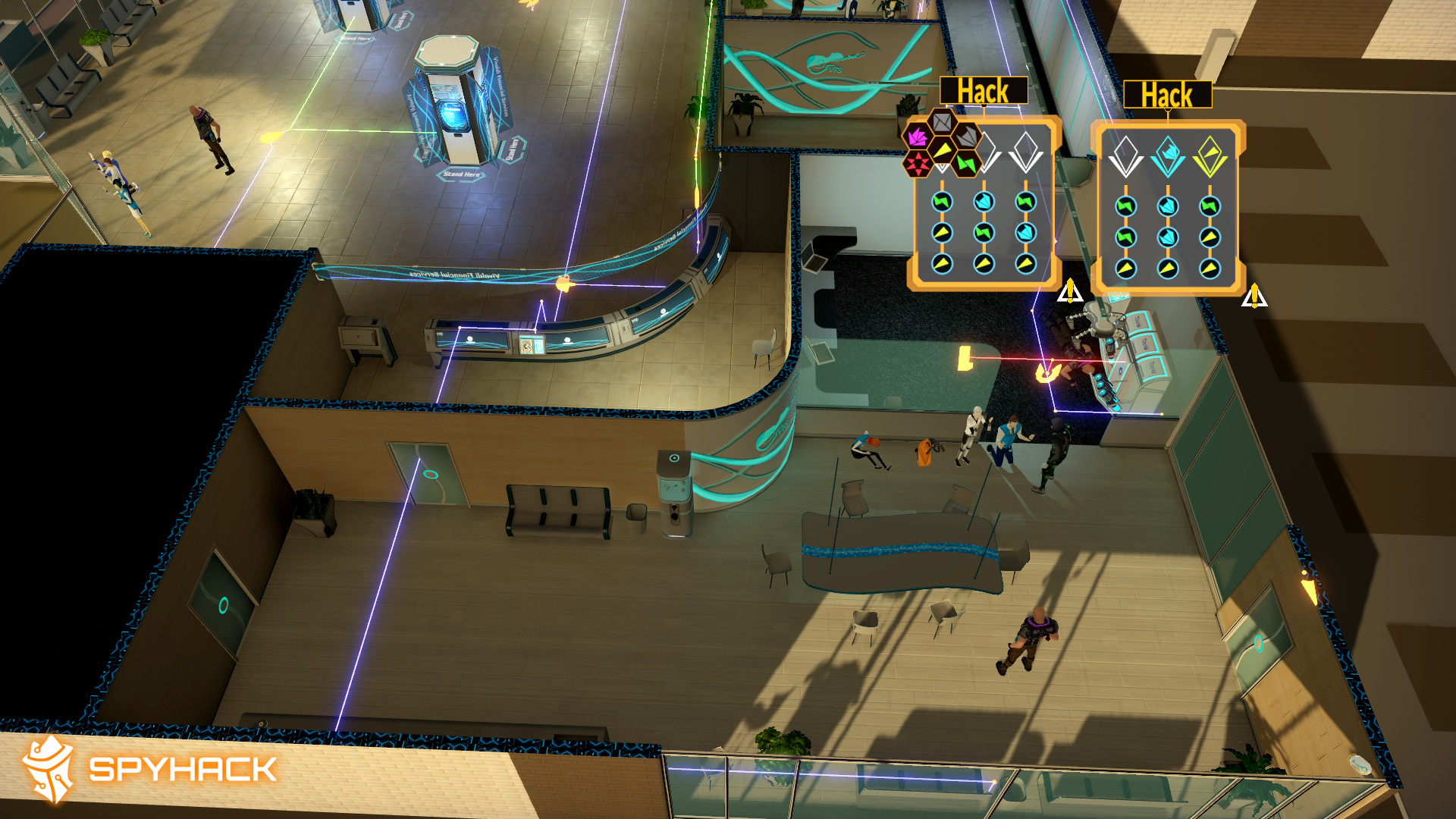Select the green bolt hexagon skill icon
Image resolution: width=1456 pixels, height=819 pixels.
tap(965, 162)
